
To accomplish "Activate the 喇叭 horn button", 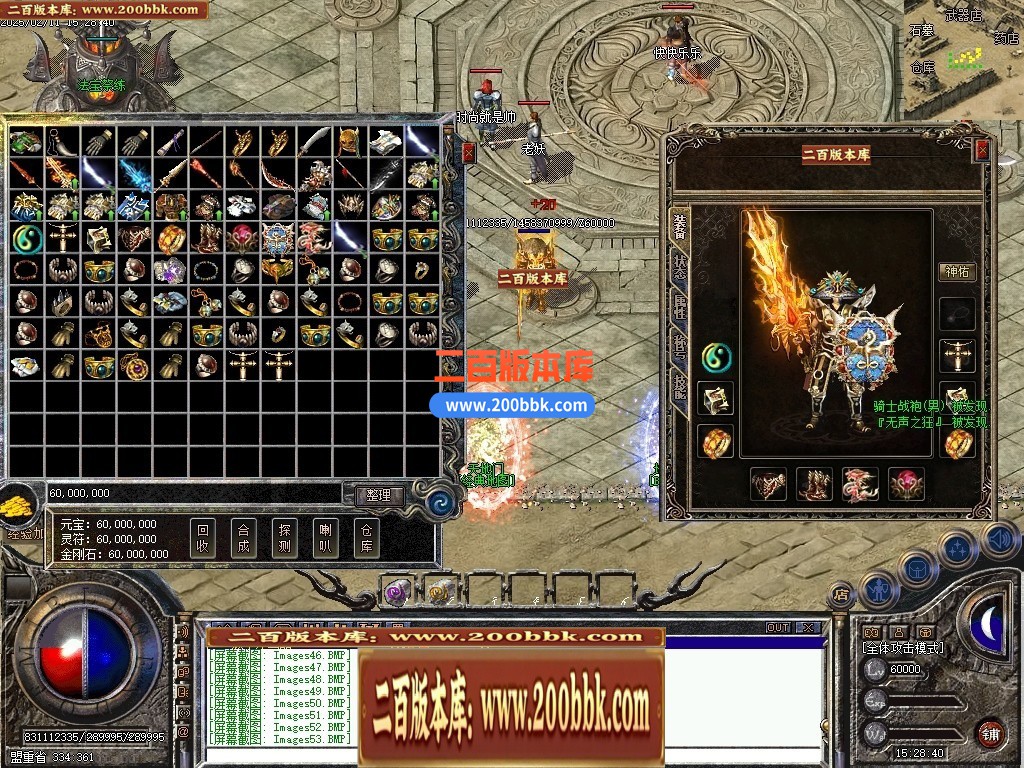I will (325, 539).
